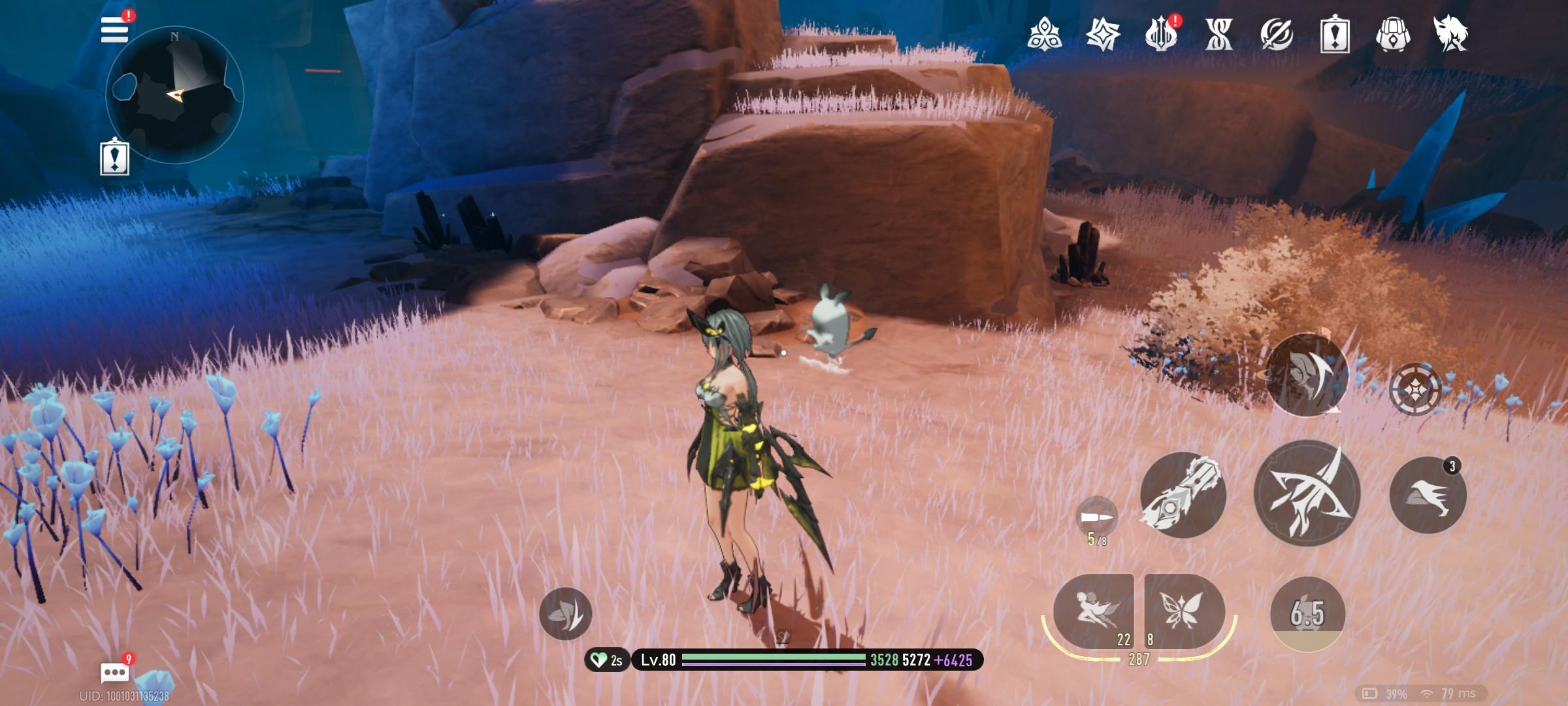Open the wolf head character menu
This screenshot has width=1568, height=706.
pos(1450,34)
